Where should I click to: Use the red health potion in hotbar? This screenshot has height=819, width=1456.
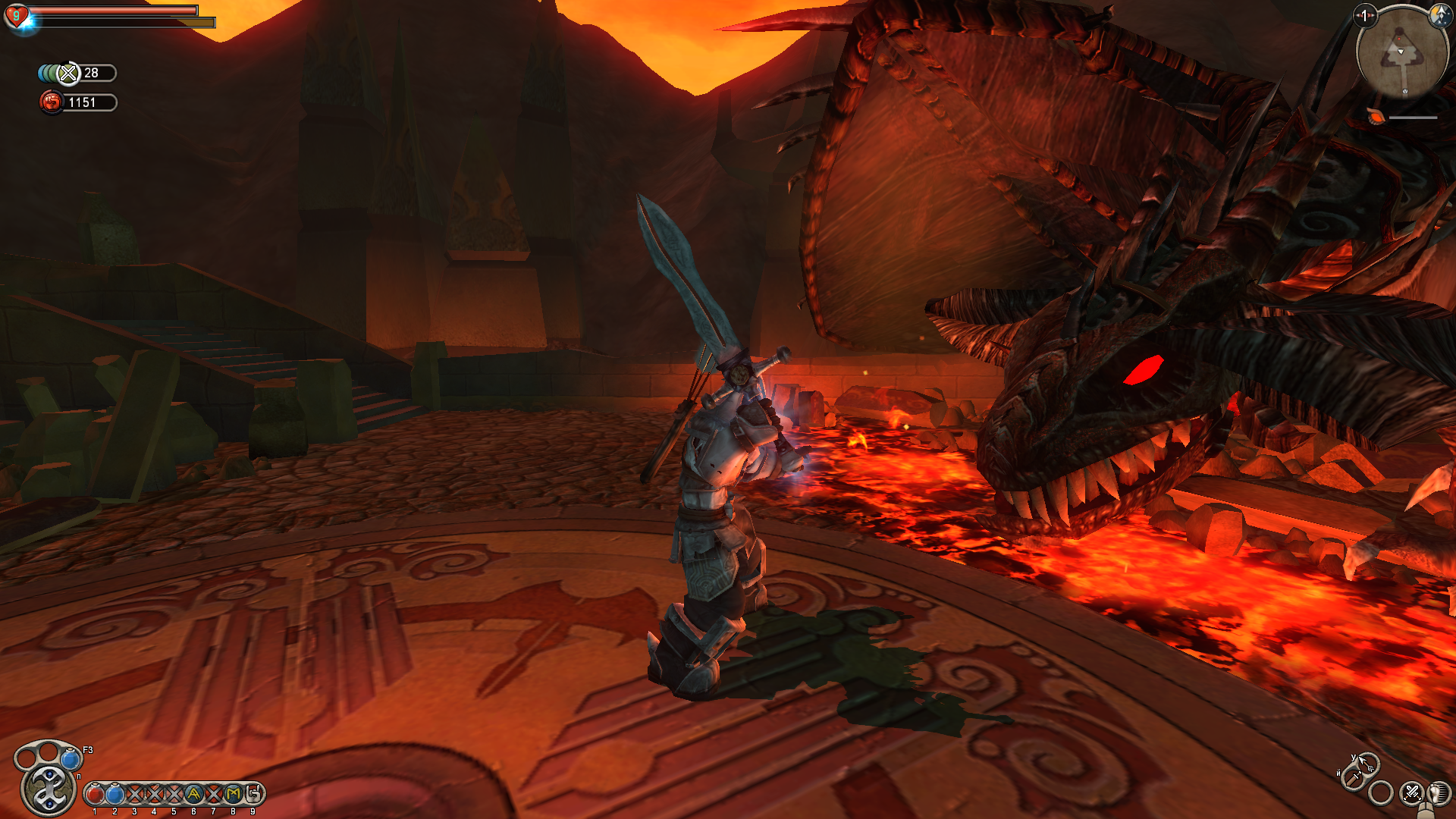95,794
